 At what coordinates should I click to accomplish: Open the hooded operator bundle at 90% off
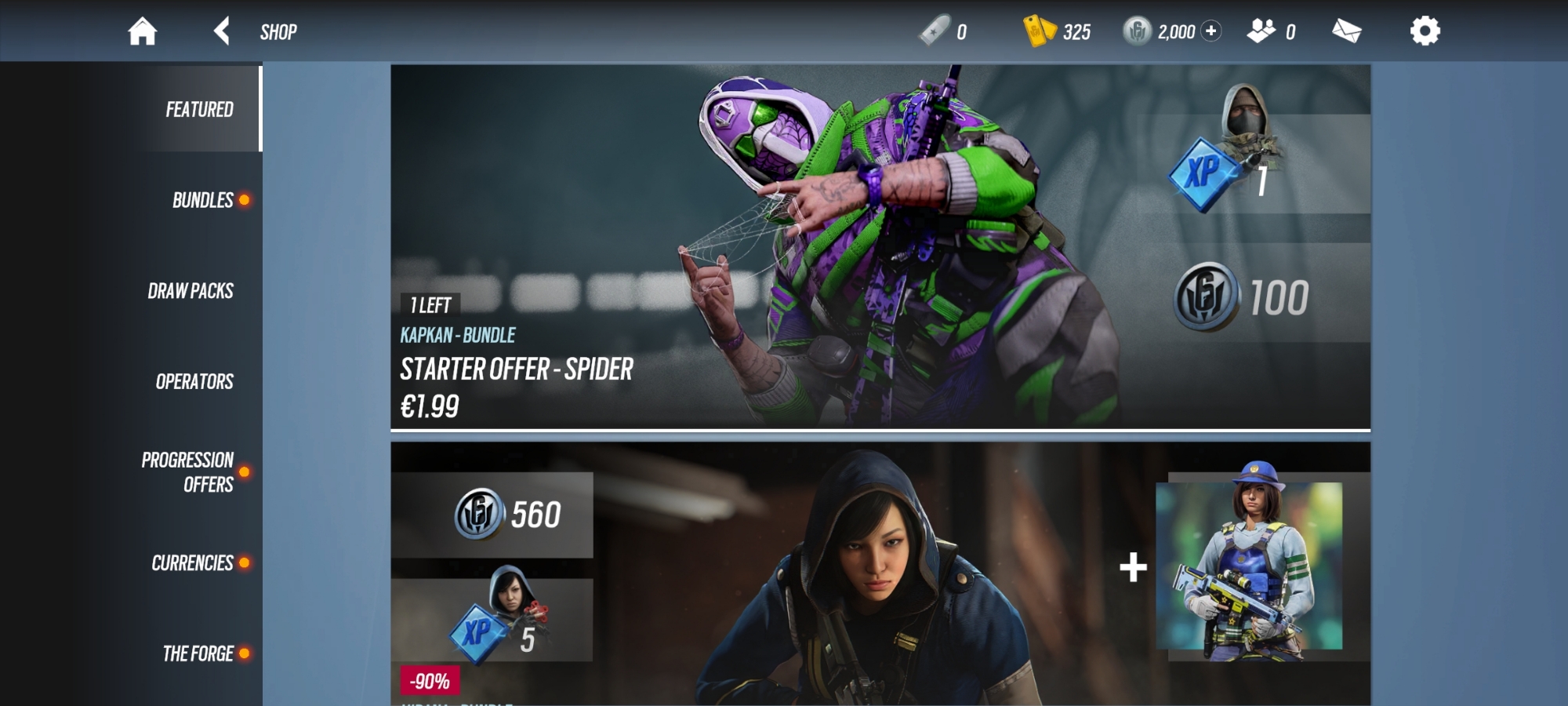tap(880, 574)
